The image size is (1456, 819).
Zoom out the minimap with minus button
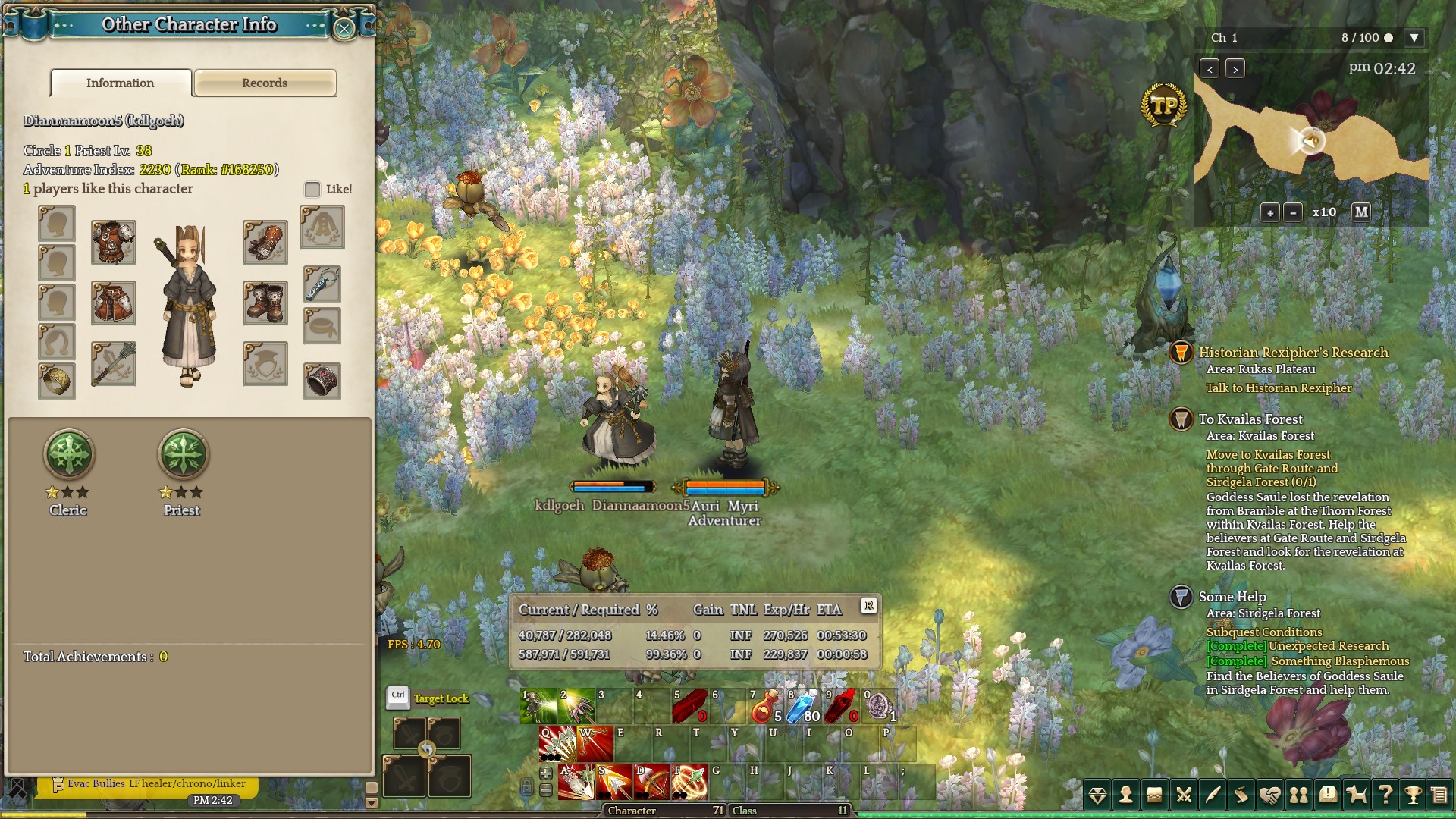1293,213
